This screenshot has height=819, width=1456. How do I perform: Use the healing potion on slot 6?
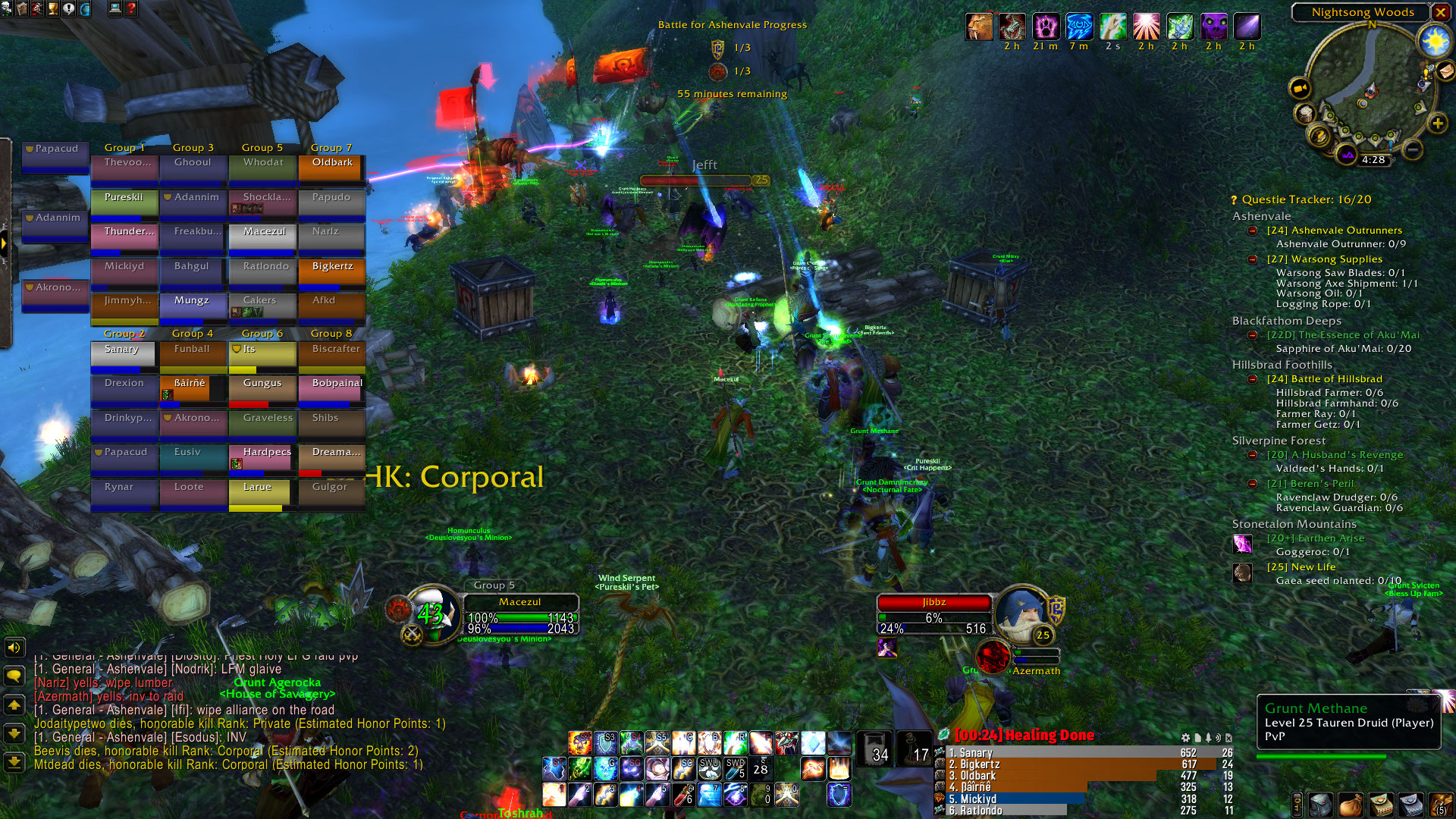[684, 795]
